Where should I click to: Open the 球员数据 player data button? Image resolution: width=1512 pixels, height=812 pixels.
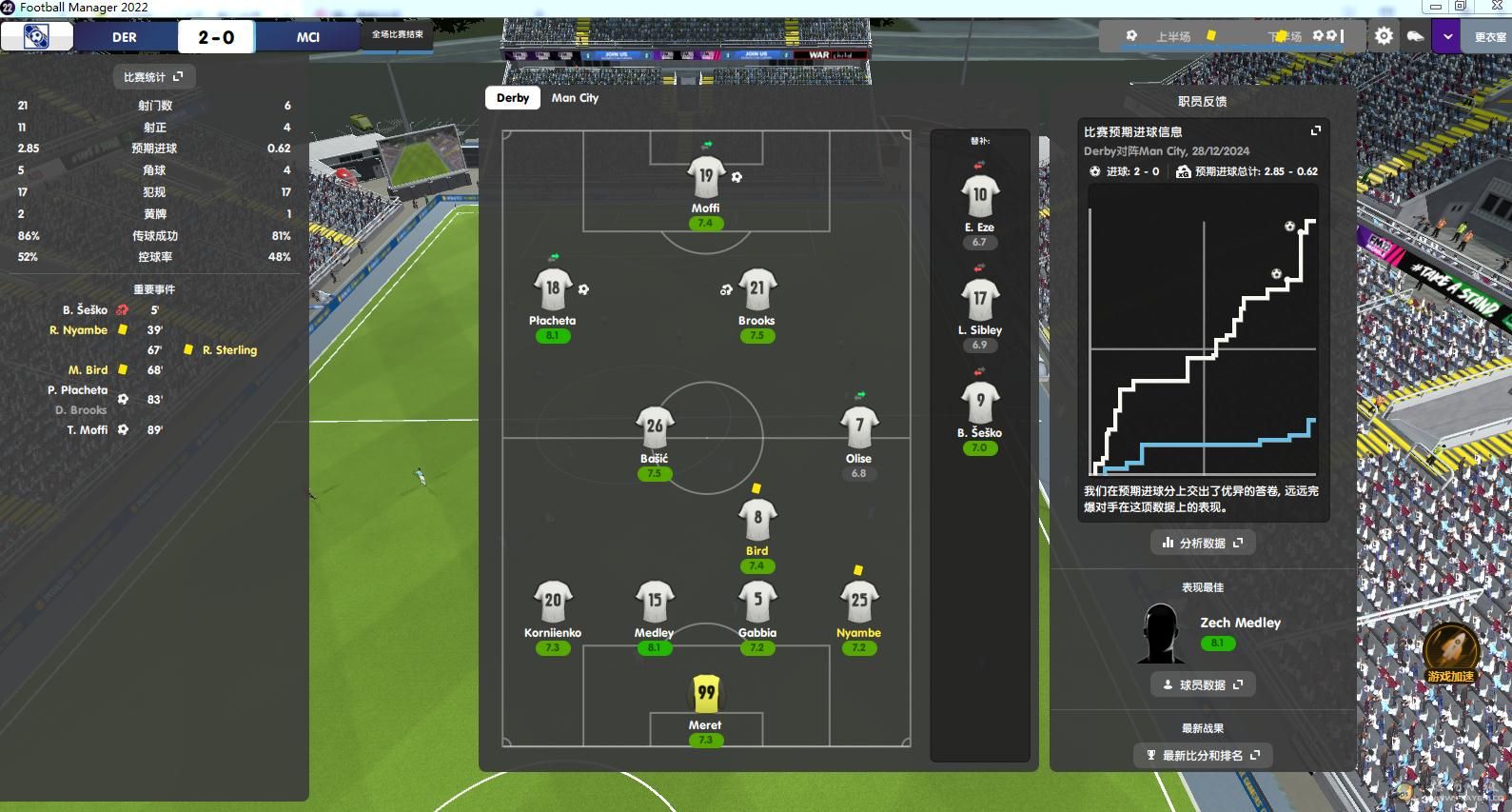click(x=1202, y=684)
